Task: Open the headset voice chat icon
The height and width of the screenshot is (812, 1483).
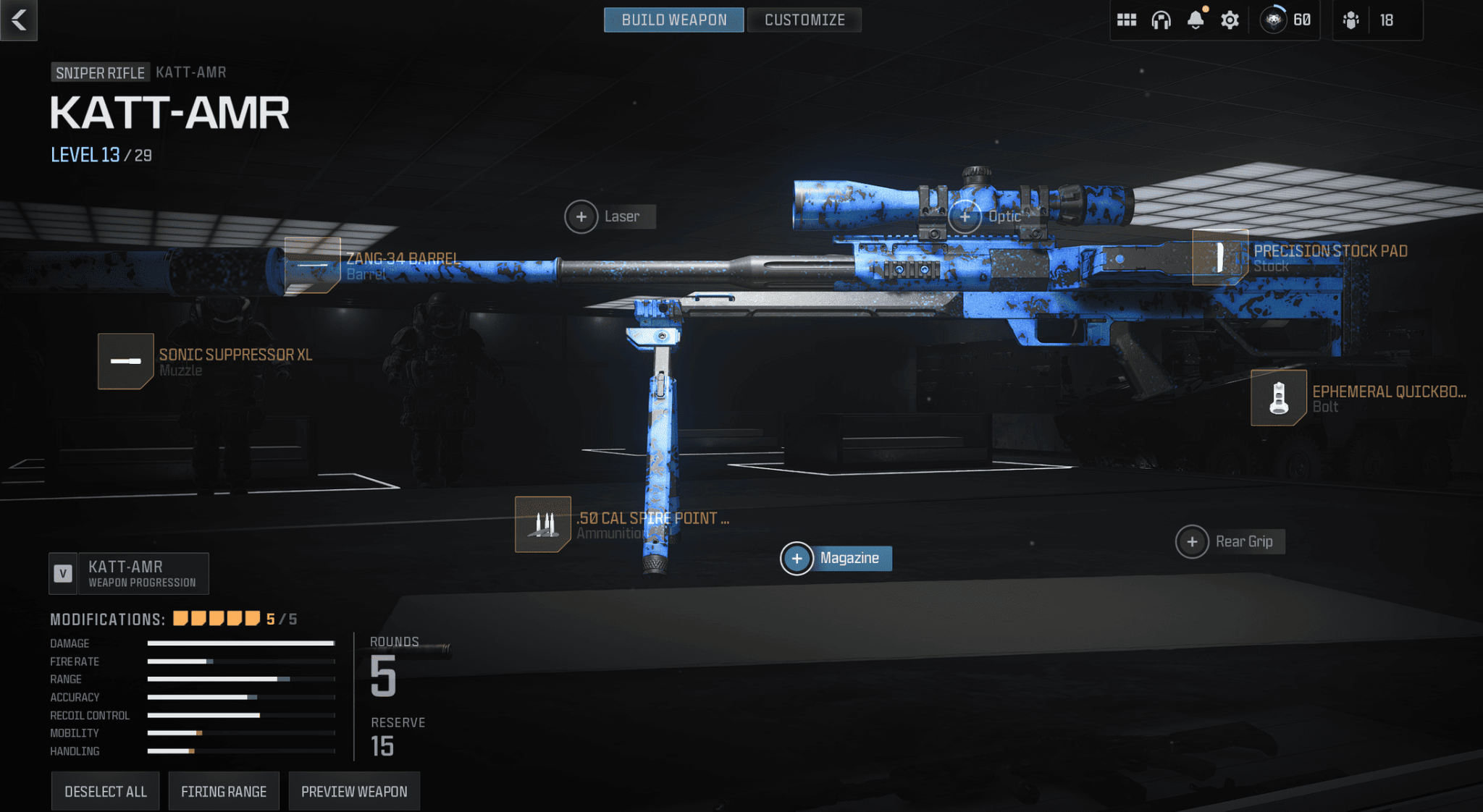Action: coord(1161,20)
